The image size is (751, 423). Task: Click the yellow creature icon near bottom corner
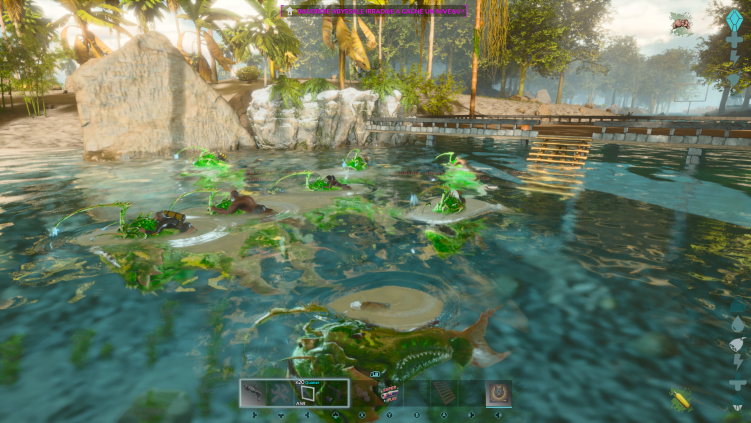[681, 401]
